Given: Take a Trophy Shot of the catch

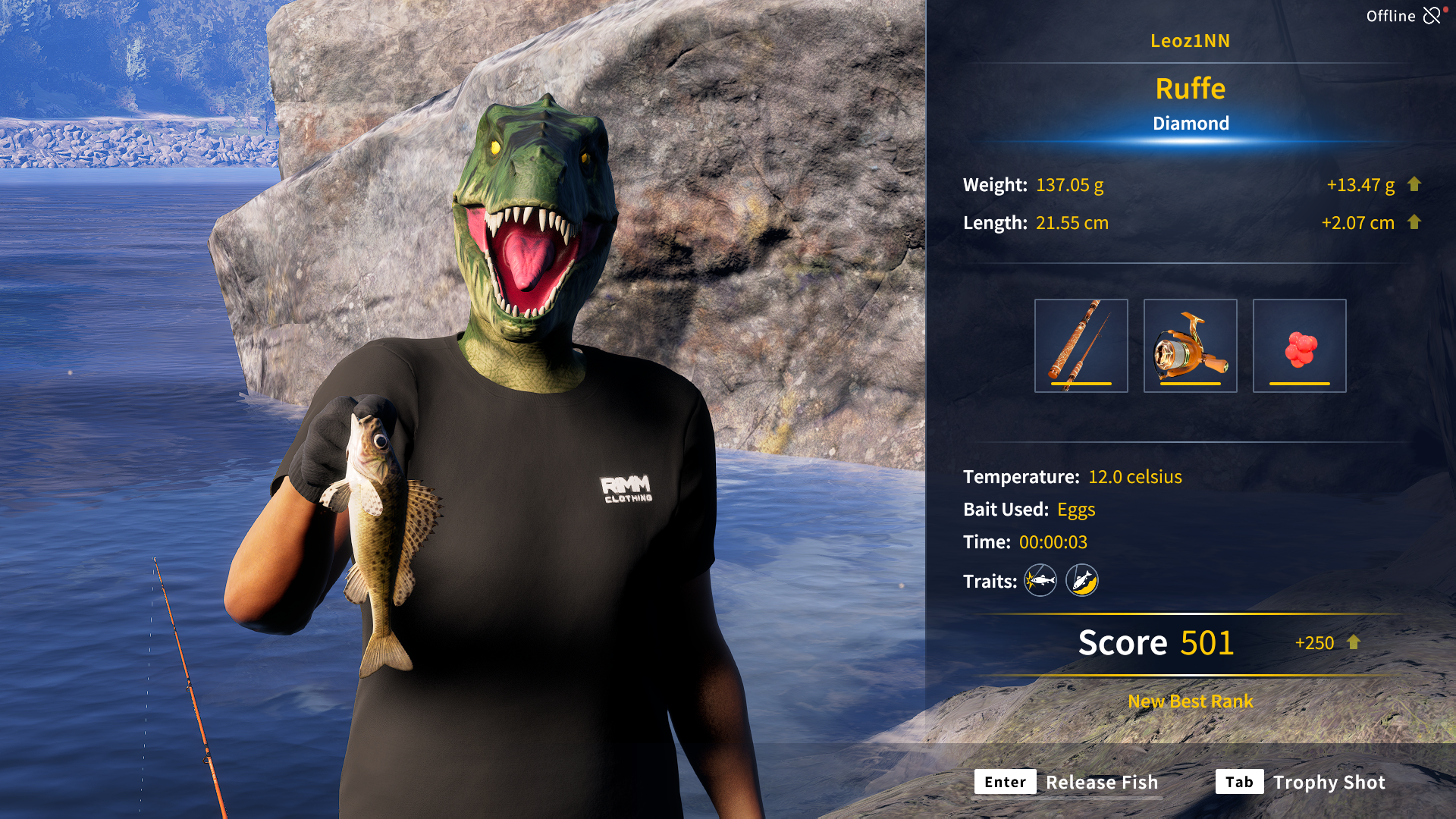Looking at the screenshot, I should tap(1301, 782).
